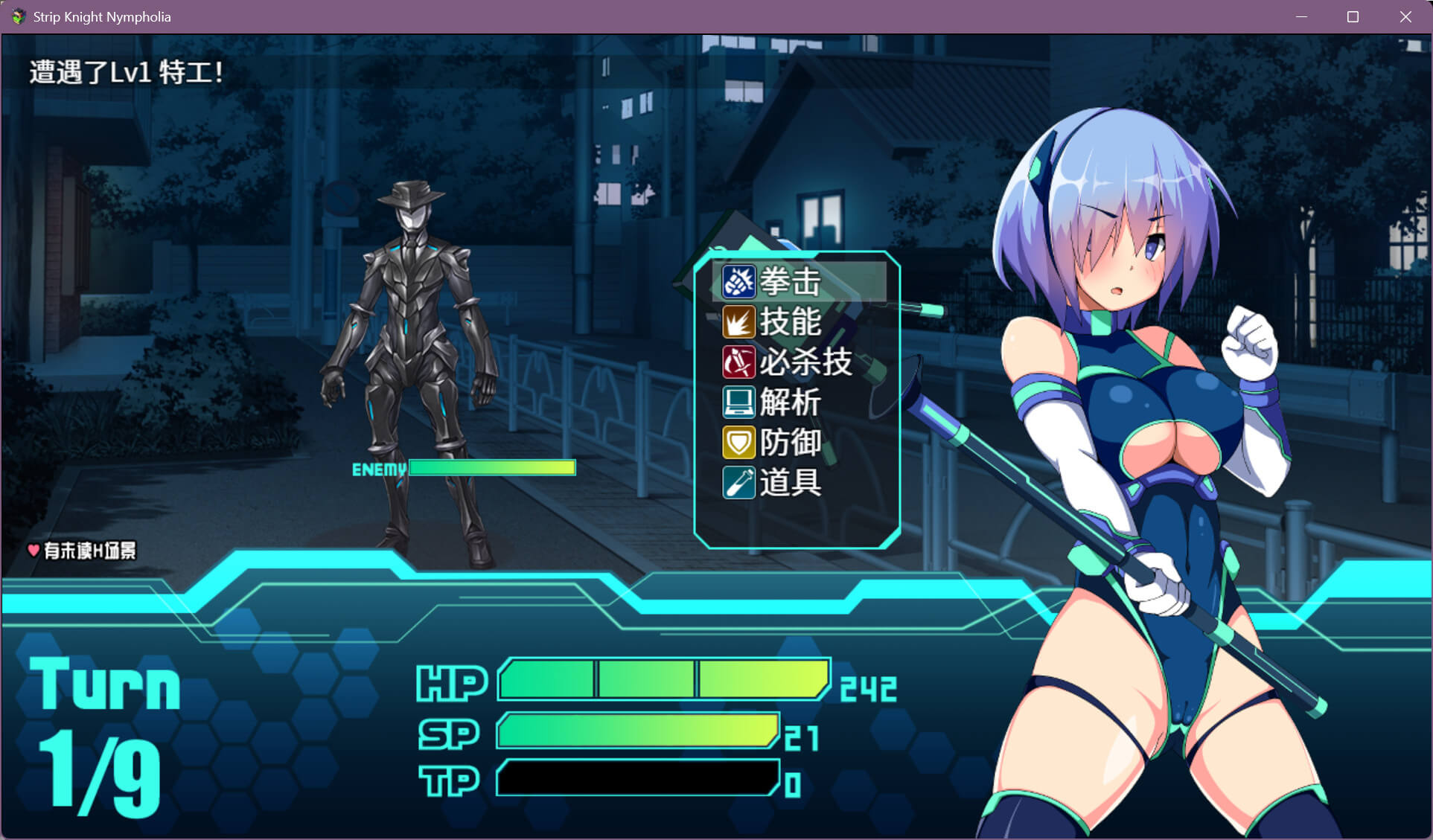Open the 道具 item menu

pos(789,483)
